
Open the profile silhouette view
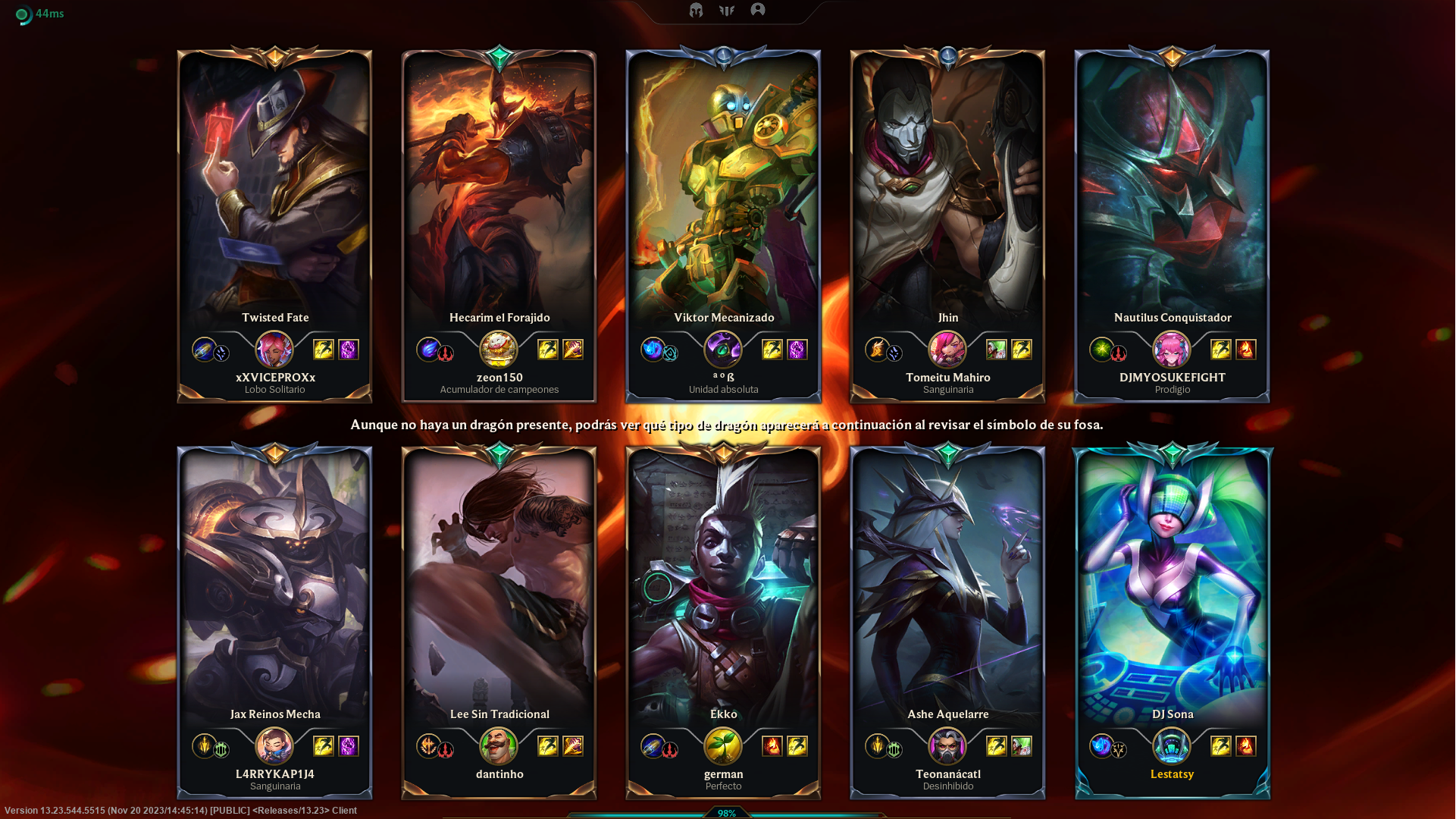(x=758, y=10)
